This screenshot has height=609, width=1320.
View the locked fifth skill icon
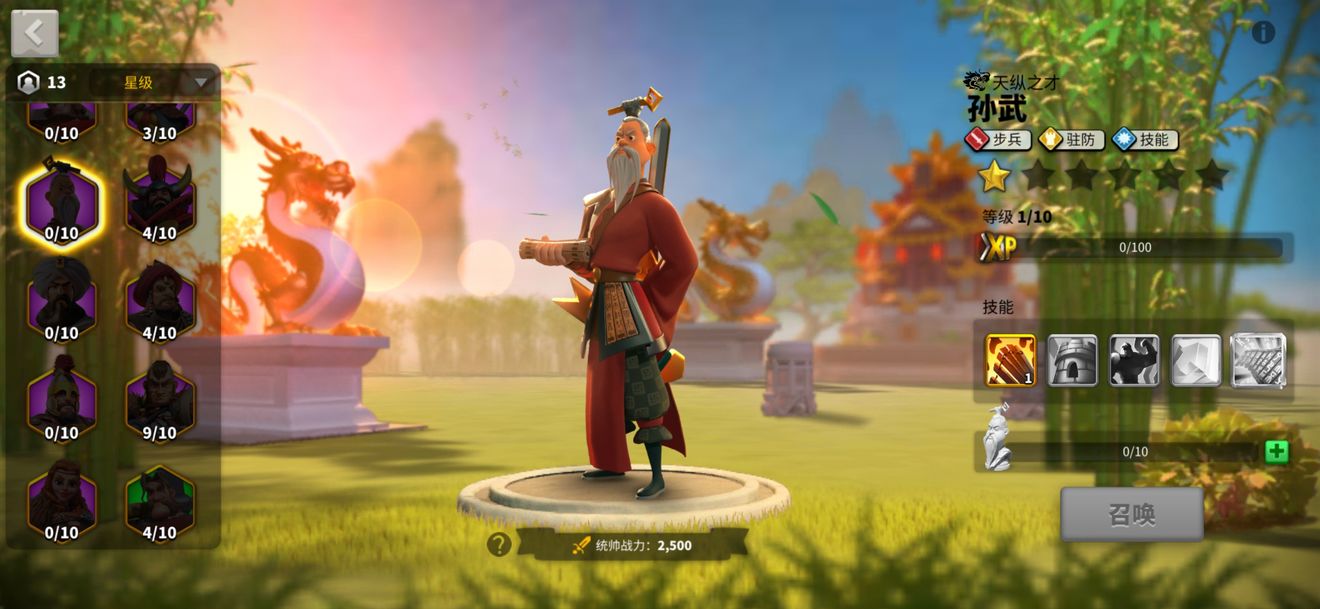coord(1258,360)
